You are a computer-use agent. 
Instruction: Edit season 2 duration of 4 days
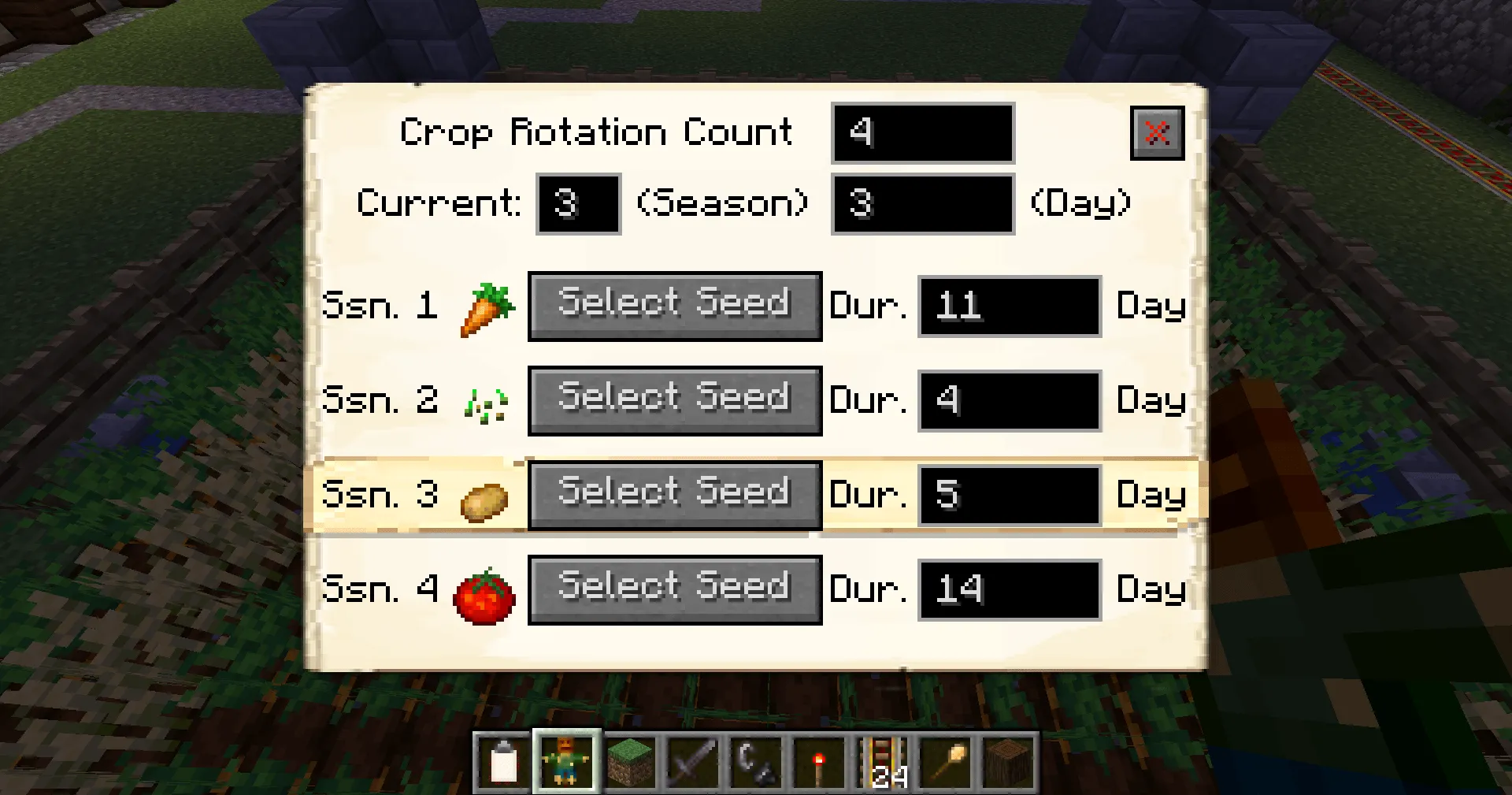[1009, 401]
